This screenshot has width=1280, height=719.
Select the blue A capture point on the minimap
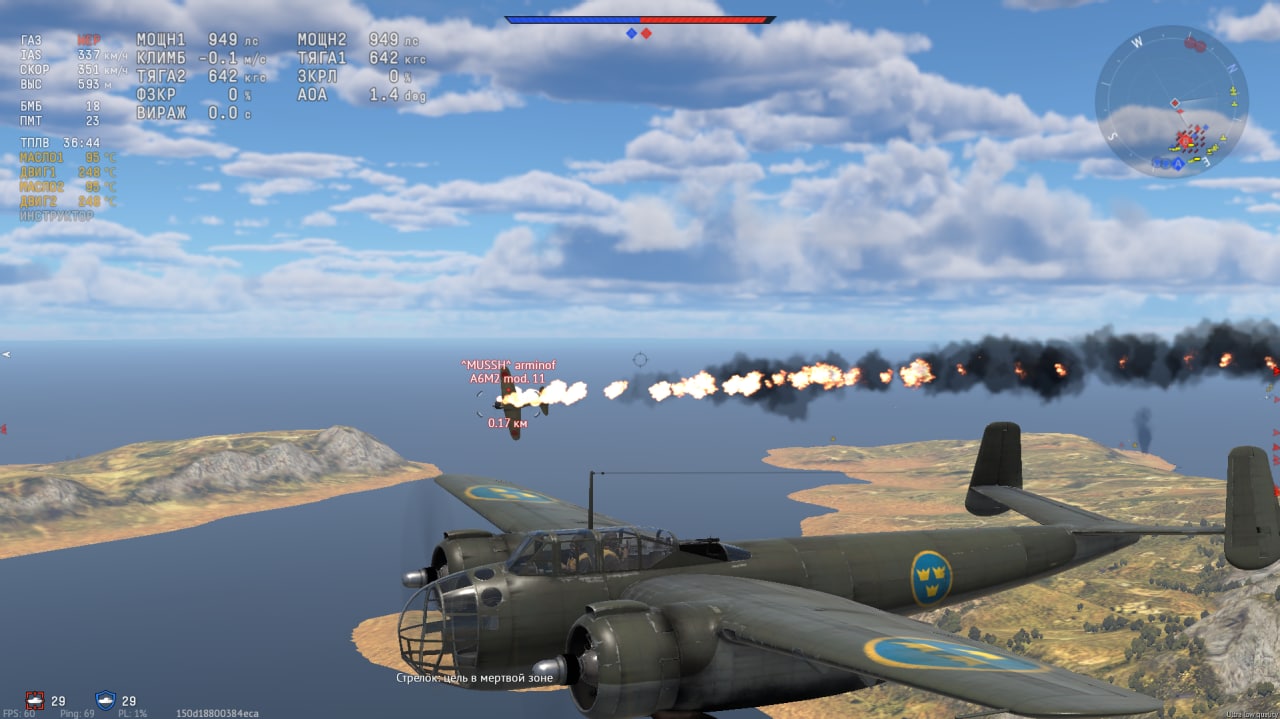[1179, 163]
